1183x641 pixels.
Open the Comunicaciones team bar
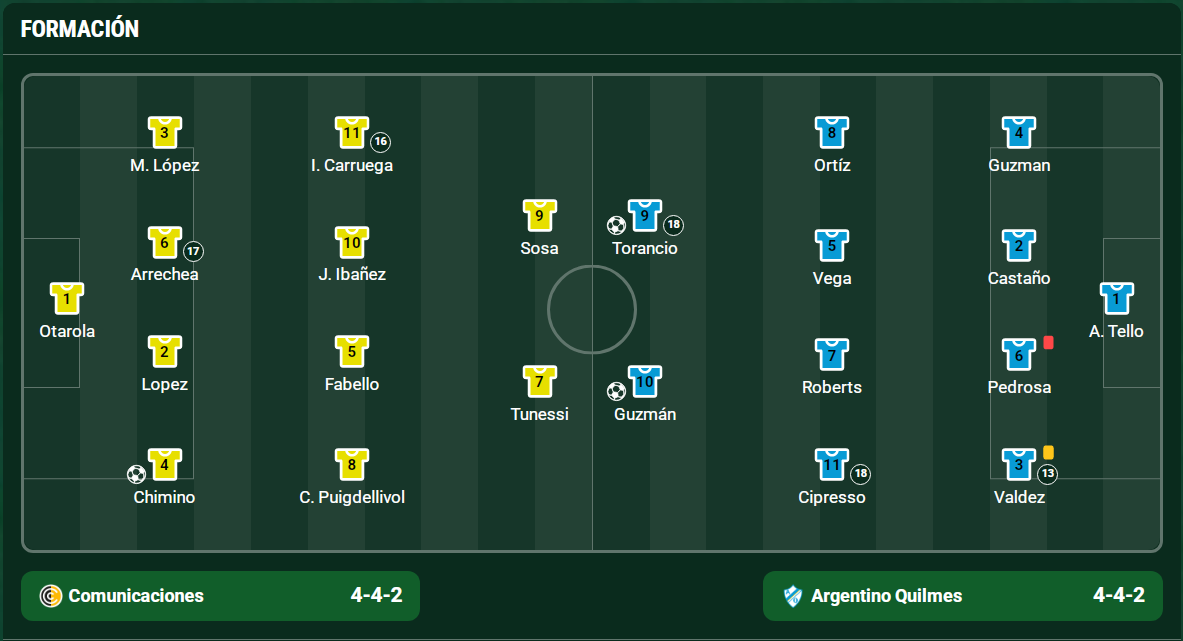(220, 596)
